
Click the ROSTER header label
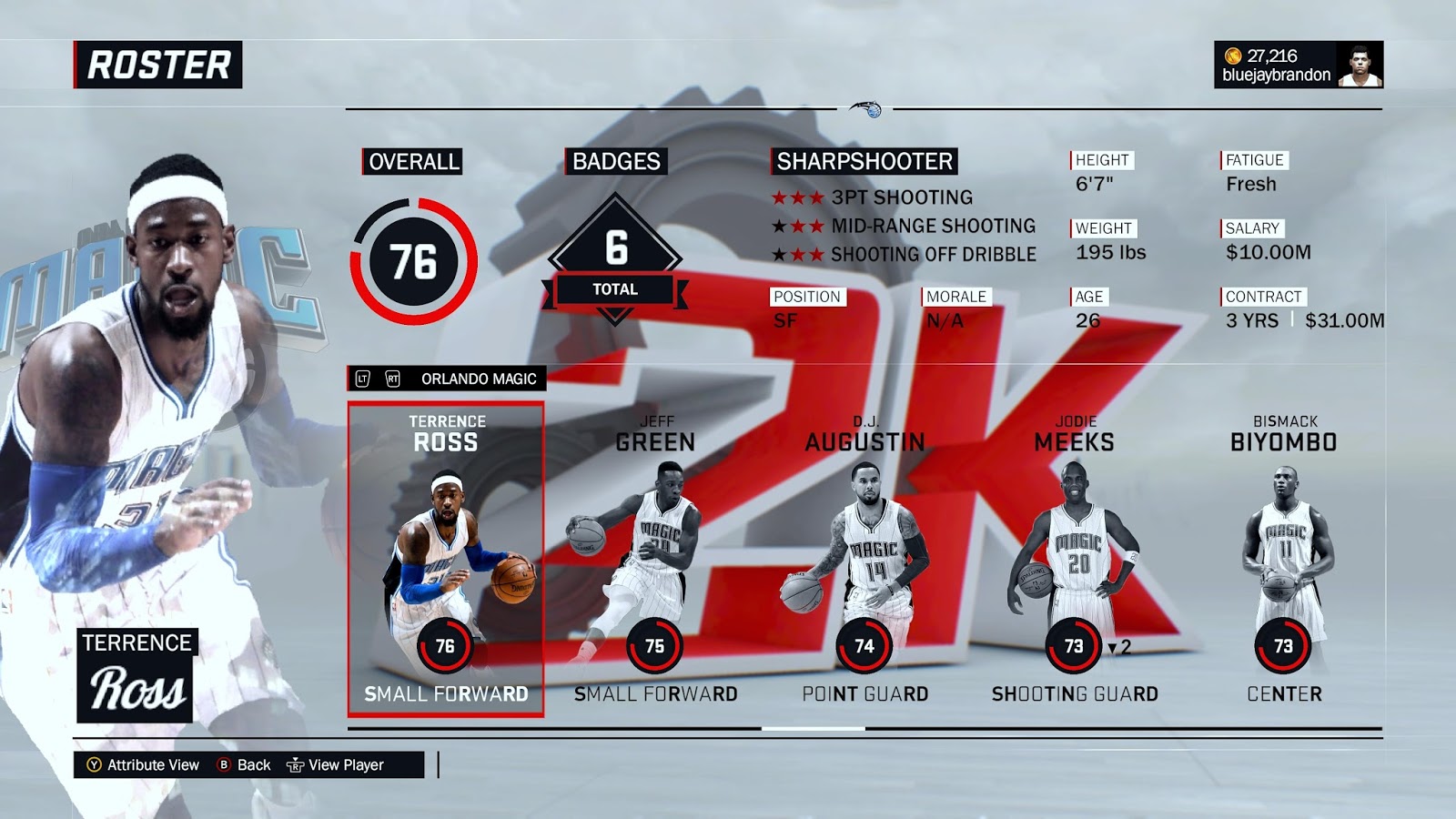tap(158, 64)
